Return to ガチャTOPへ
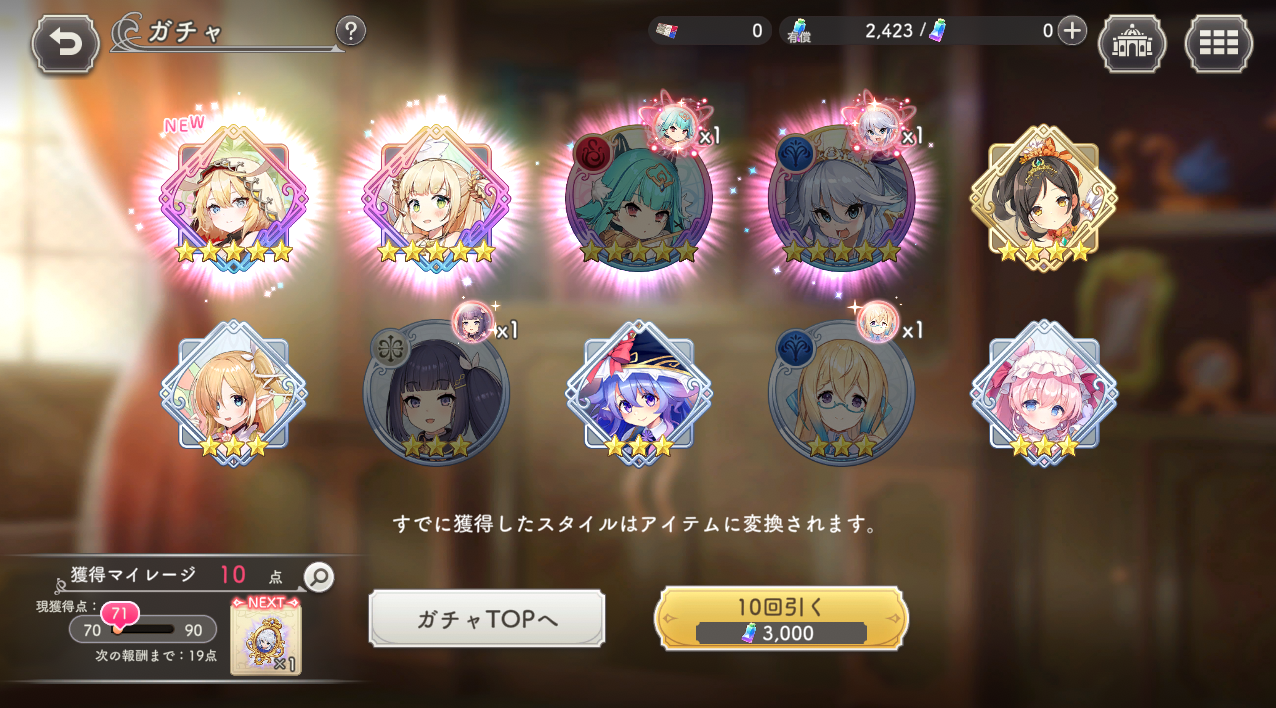Image resolution: width=1276 pixels, height=708 pixels. click(x=487, y=619)
